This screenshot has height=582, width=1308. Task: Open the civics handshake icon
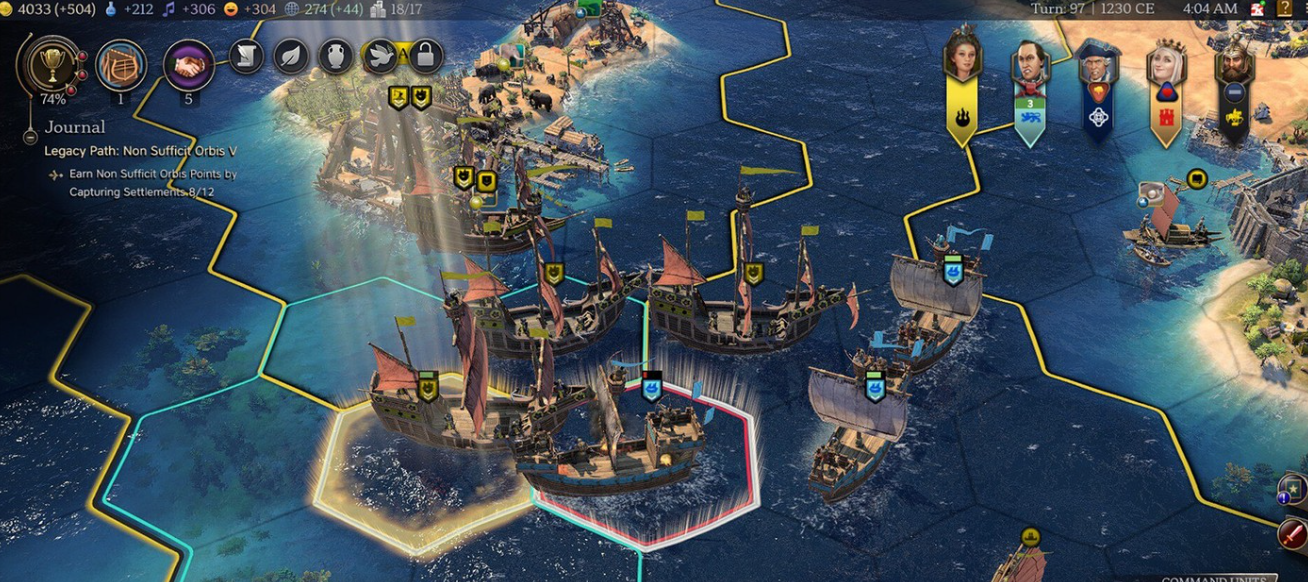point(188,65)
